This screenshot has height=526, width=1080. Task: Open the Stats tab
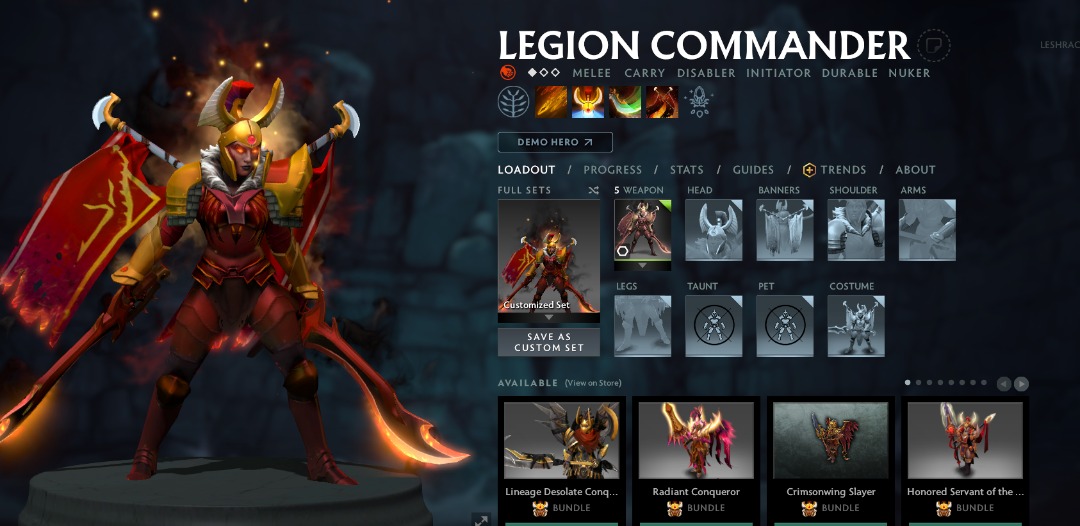(686, 170)
